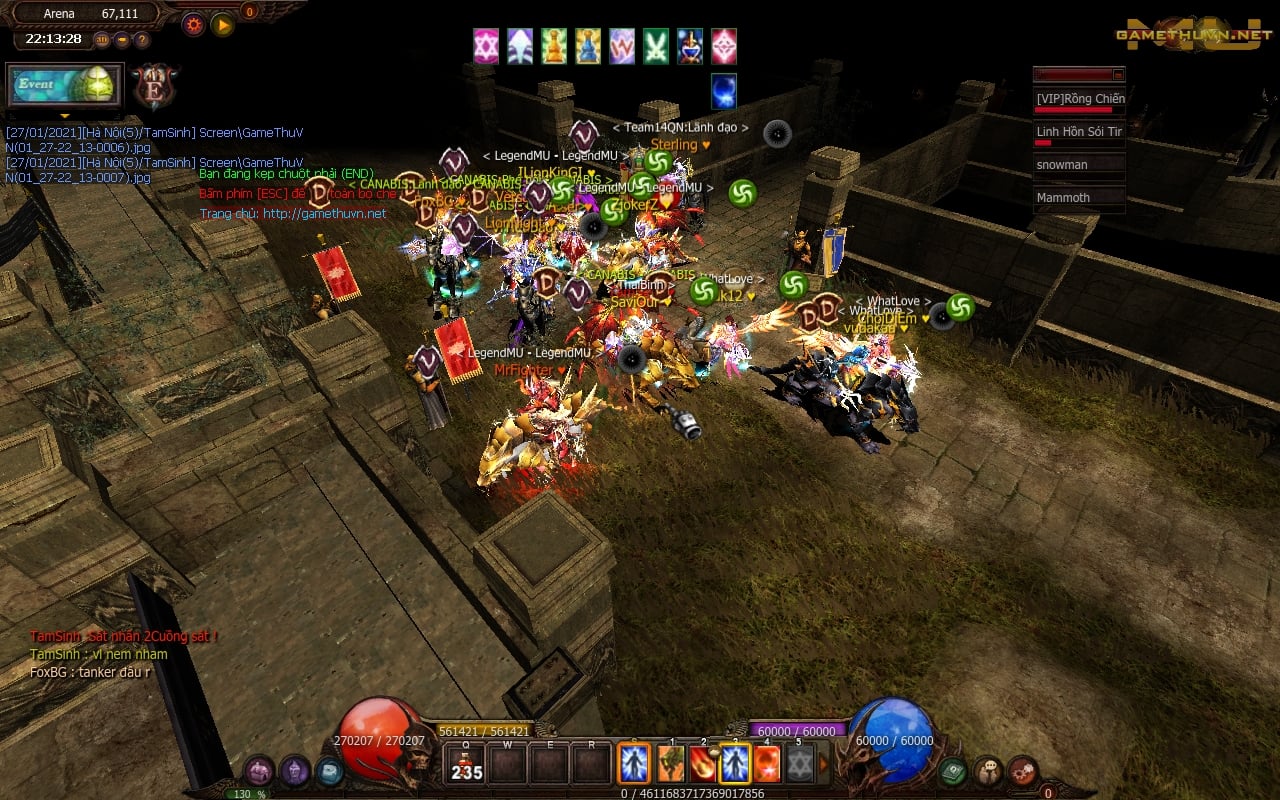
Task: Open the purple chest inventory button
Action: pos(259,770)
